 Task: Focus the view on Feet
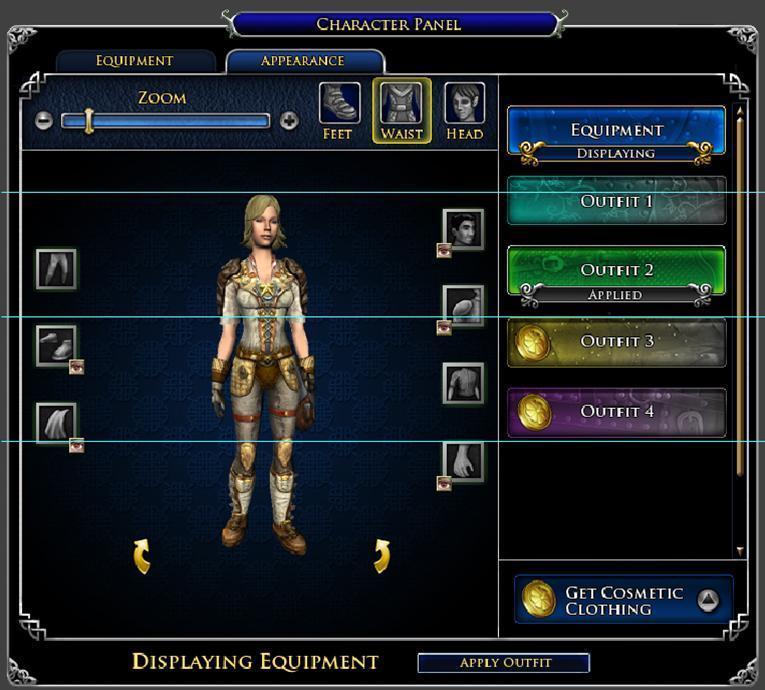click(x=338, y=110)
